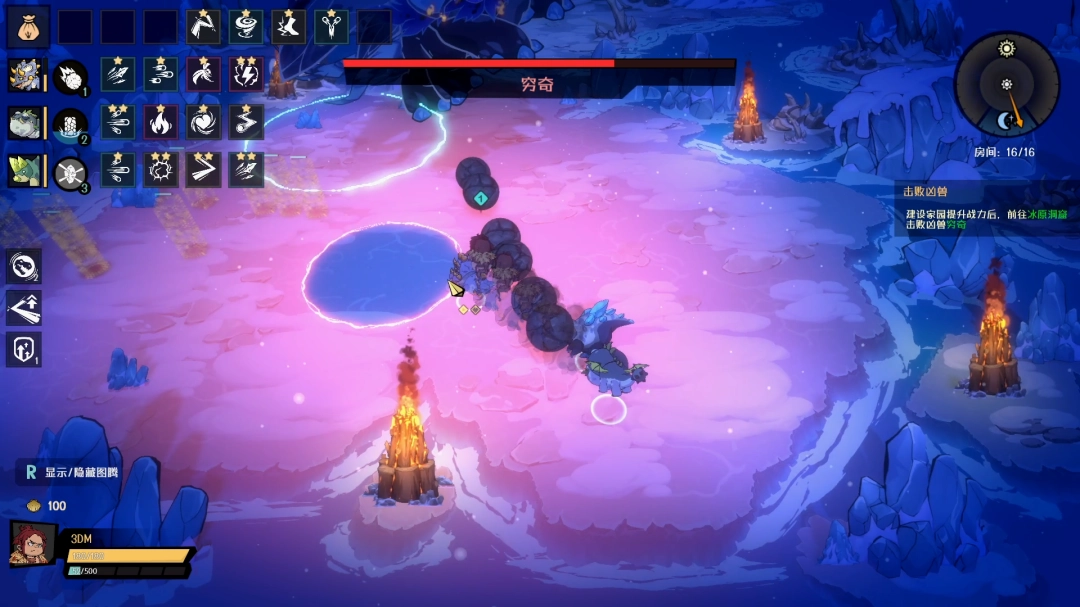This screenshot has height=607, width=1080.
Task: Activate the snowball ability numbered 1
Action: pyautogui.click(x=70, y=76)
